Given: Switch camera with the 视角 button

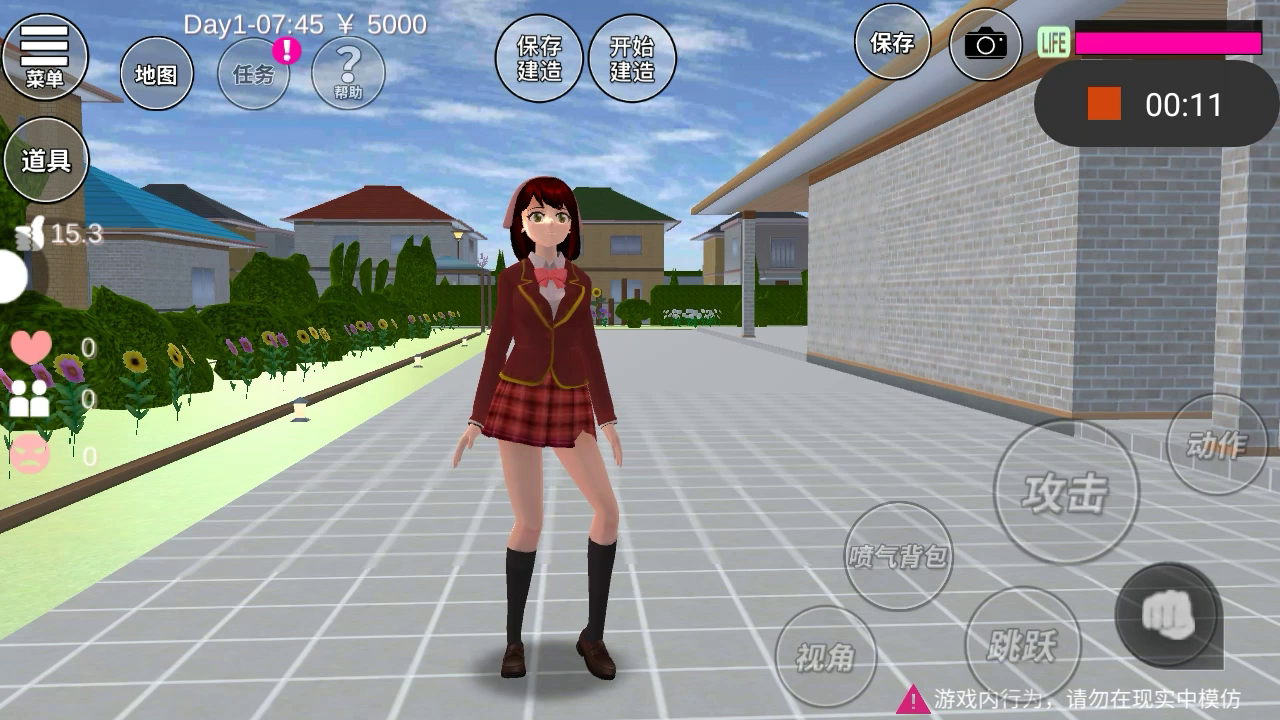Looking at the screenshot, I should coord(826,656).
